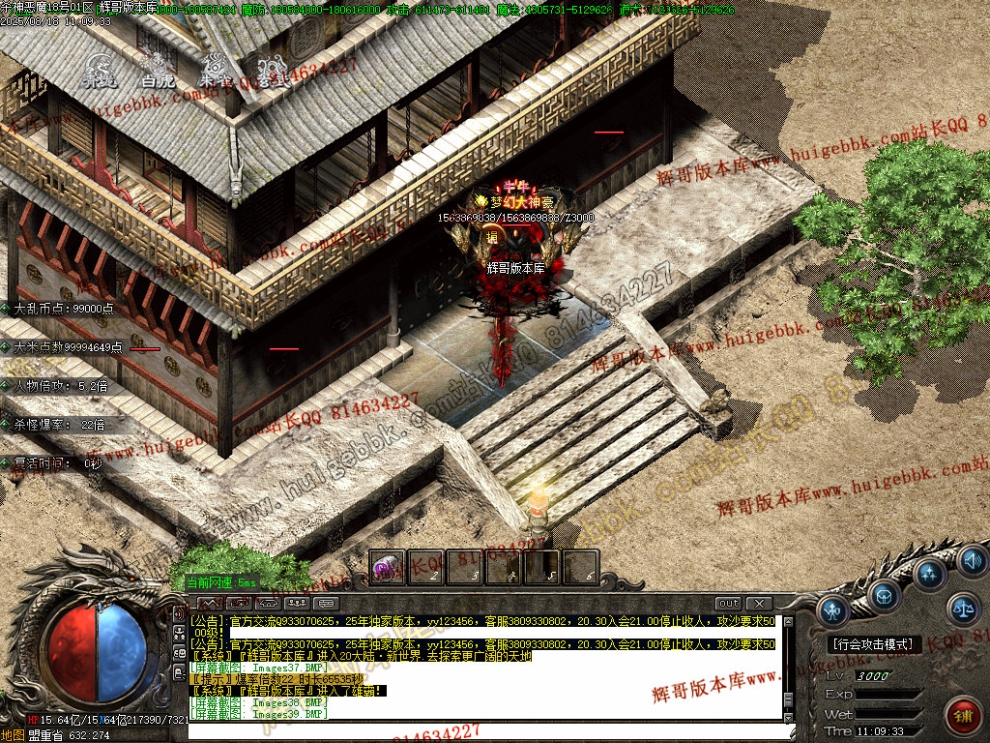The image size is (990, 743).
Task: Click the group chat channel button
Action: pyautogui.click(x=296, y=603)
